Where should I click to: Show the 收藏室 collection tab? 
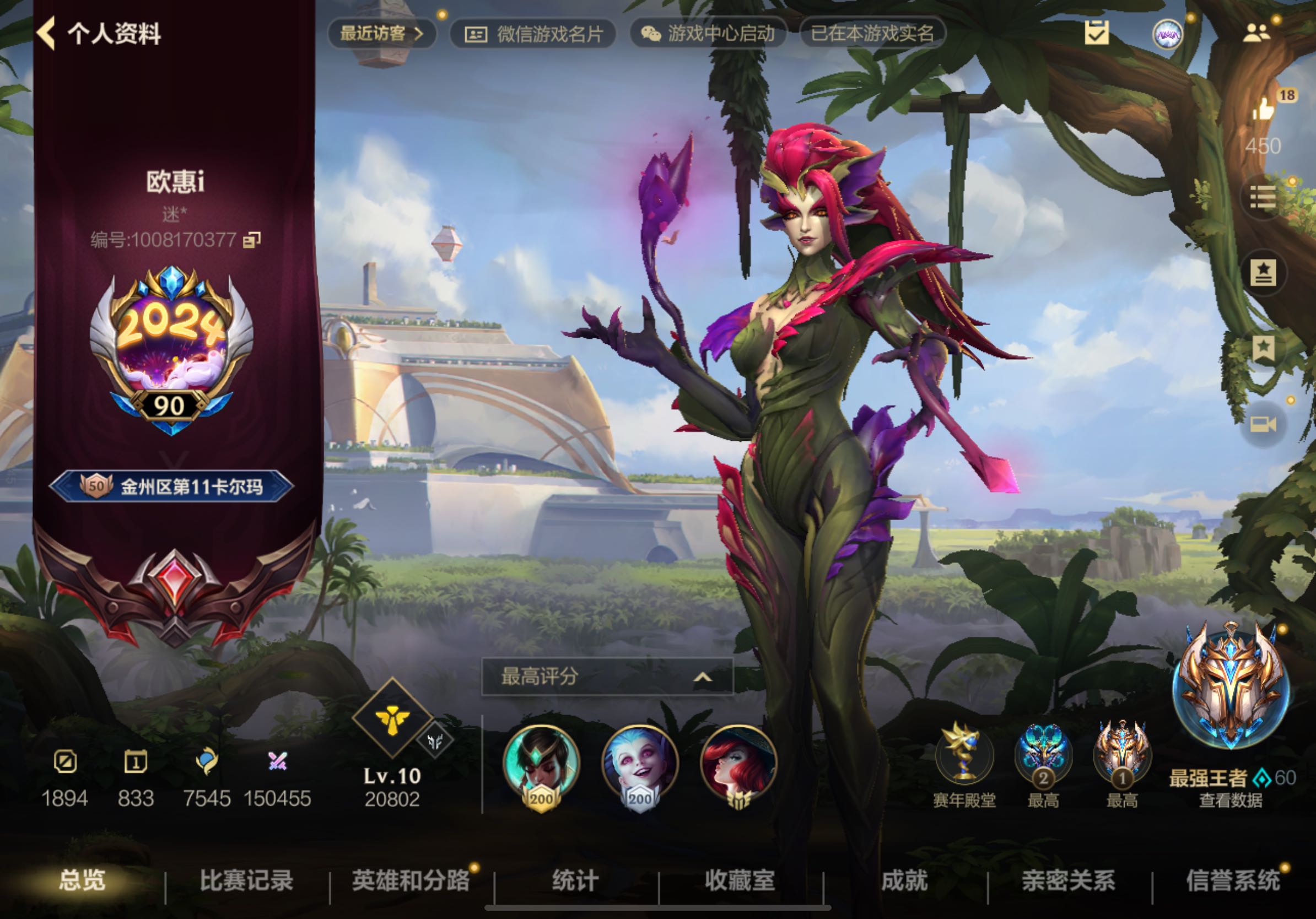pyautogui.click(x=740, y=880)
